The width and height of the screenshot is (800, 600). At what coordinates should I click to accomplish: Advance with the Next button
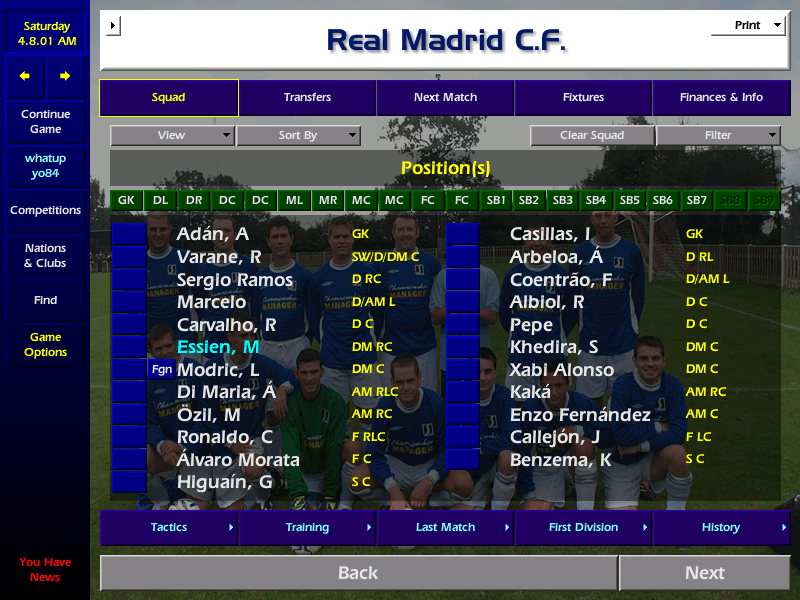point(704,573)
